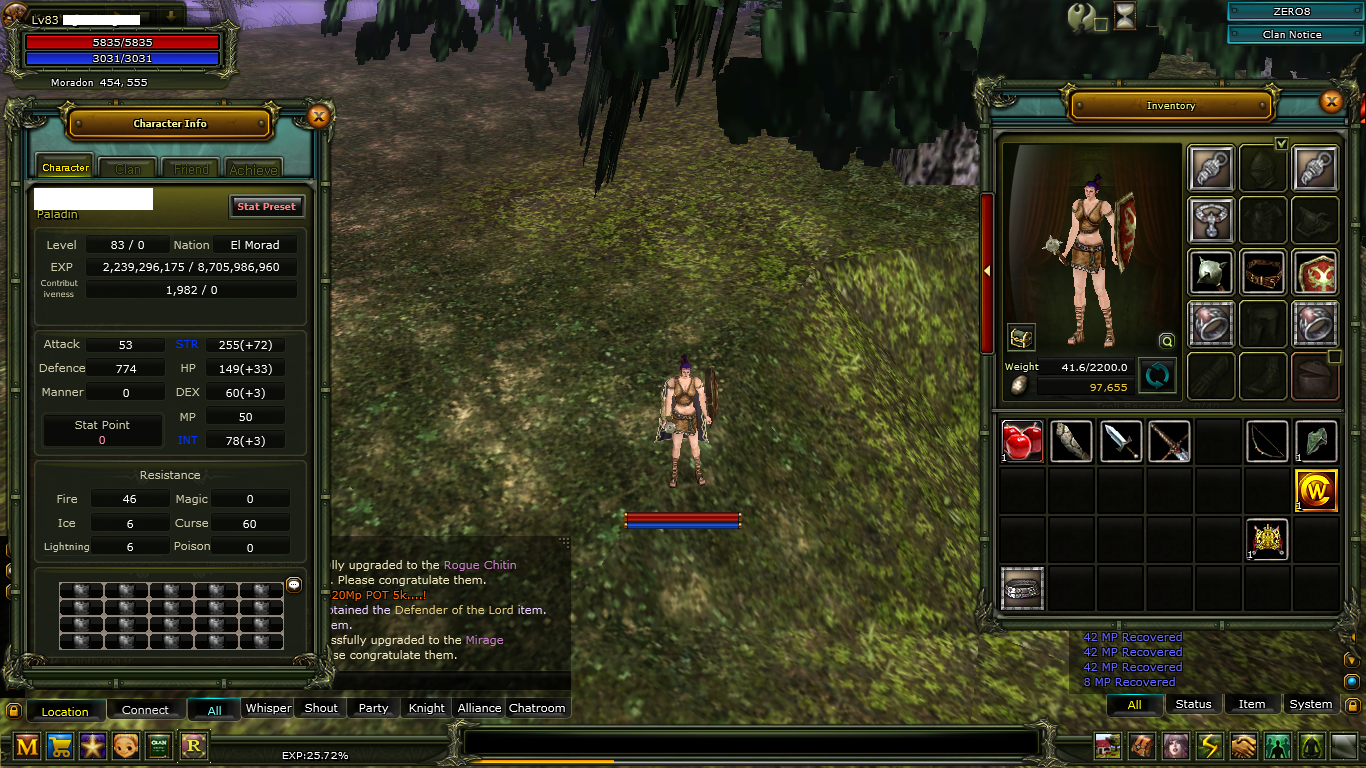Click the blue refresh icon beside the gold amount
1366x768 pixels.
coord(1157,377)
